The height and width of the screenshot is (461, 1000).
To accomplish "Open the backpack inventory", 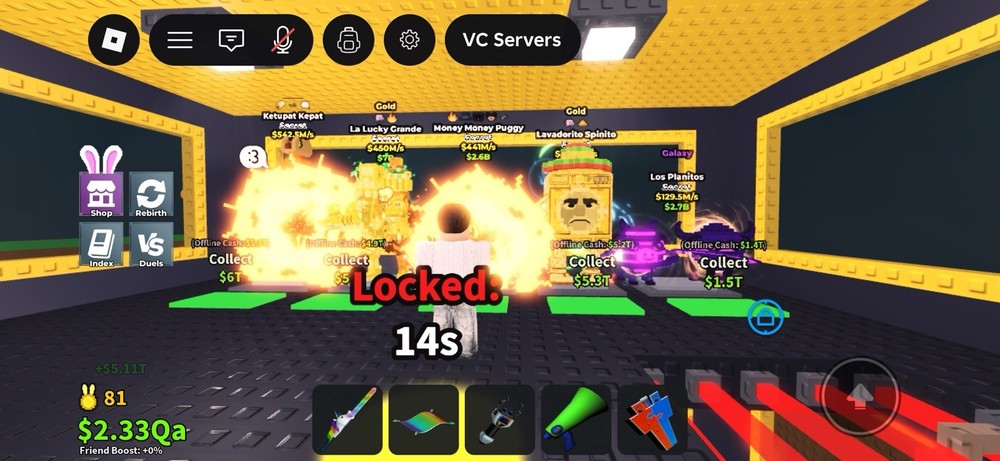I will [348, 41].
